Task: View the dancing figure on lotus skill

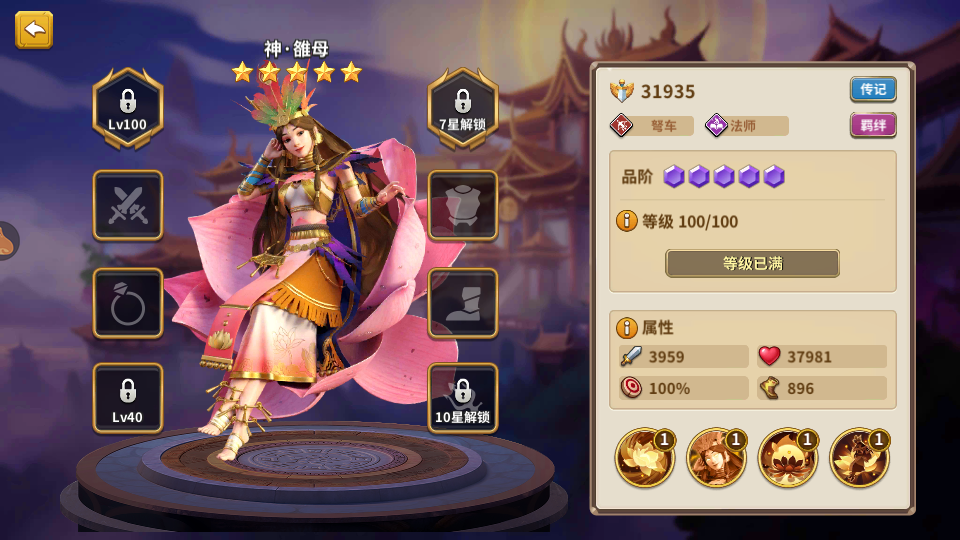Action: [859, 458]
